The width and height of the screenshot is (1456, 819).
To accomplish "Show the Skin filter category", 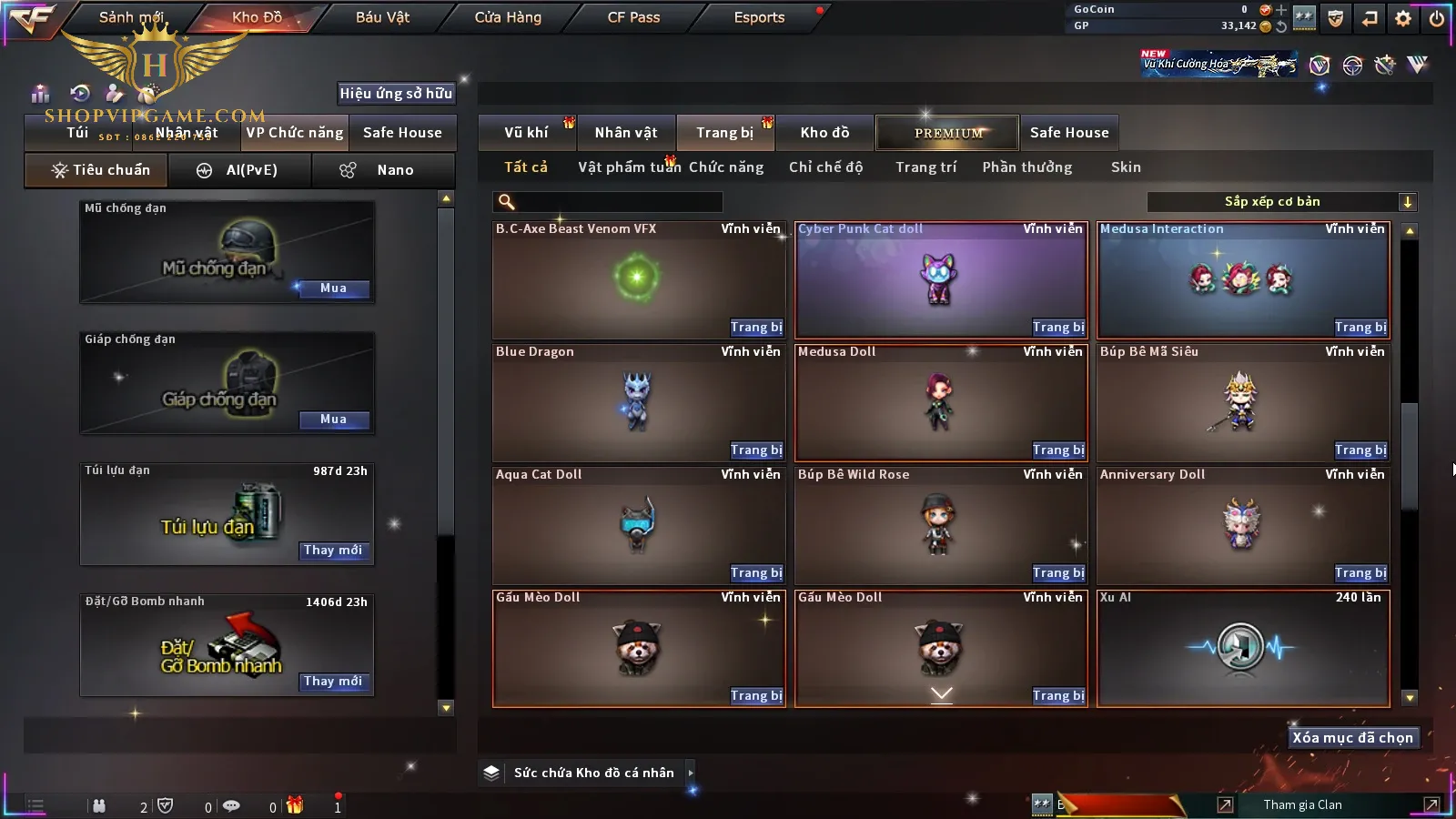I will [1126, 167].
